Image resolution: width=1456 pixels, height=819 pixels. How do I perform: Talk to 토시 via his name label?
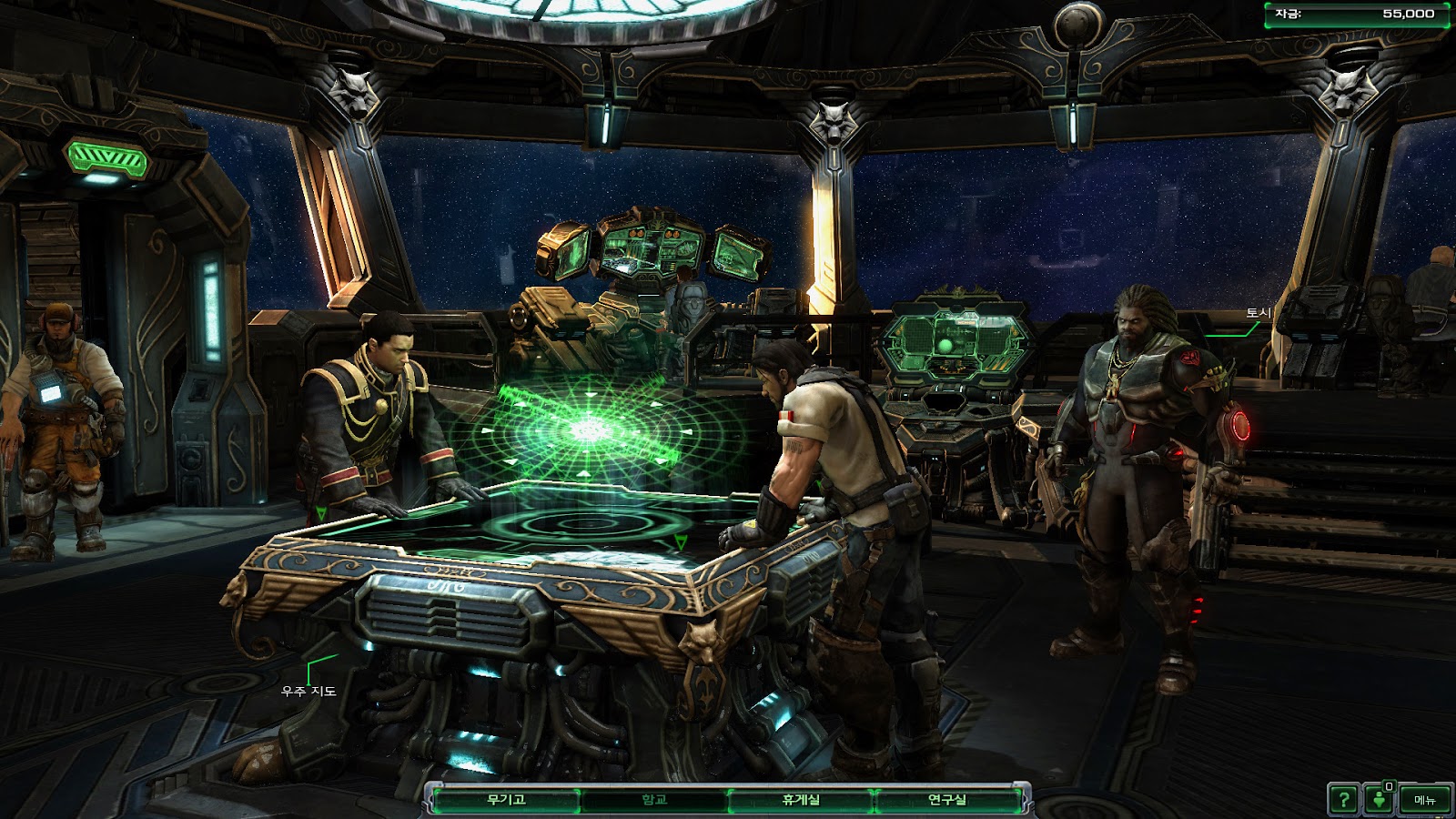coord(1258,313)
